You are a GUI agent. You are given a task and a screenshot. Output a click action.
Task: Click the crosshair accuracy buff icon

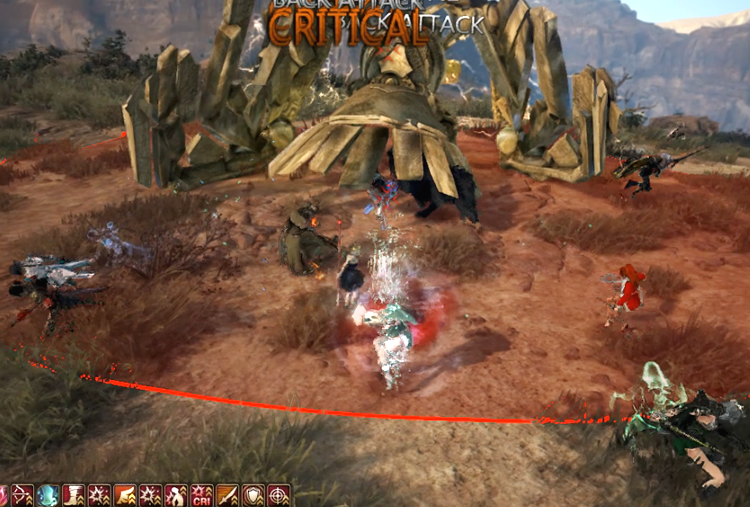click(x=279, y=495)
